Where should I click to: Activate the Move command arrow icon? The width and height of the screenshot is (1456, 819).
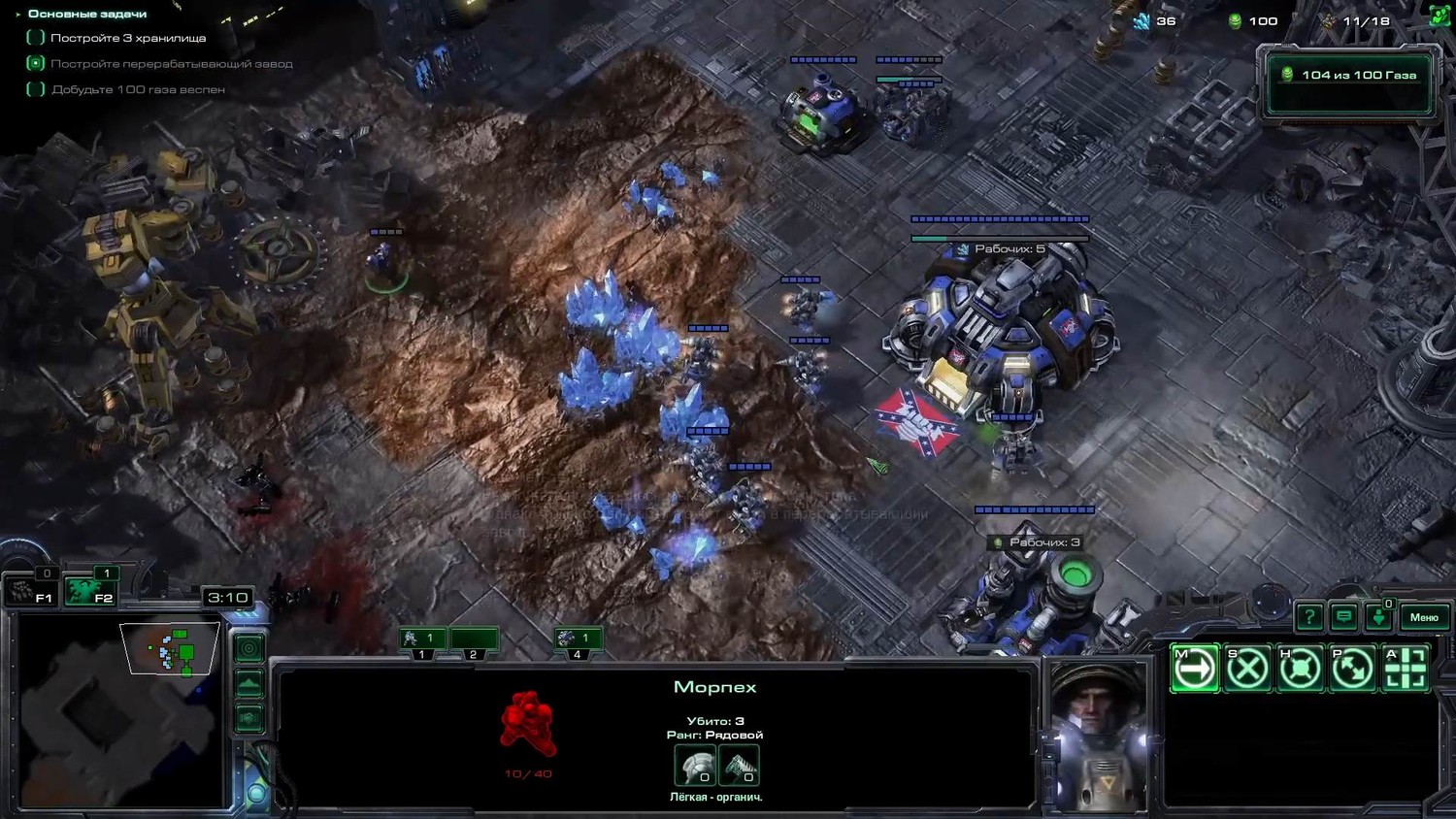[x=1194, y=668]
